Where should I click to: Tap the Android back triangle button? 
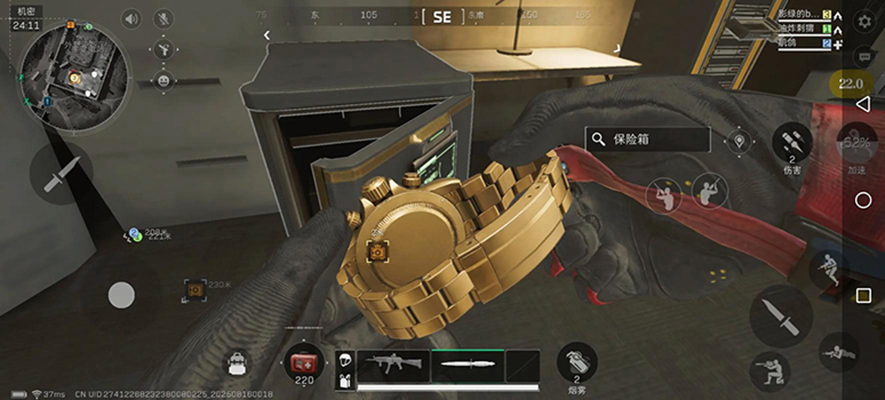pyautogui.click(x=863, y=104)
